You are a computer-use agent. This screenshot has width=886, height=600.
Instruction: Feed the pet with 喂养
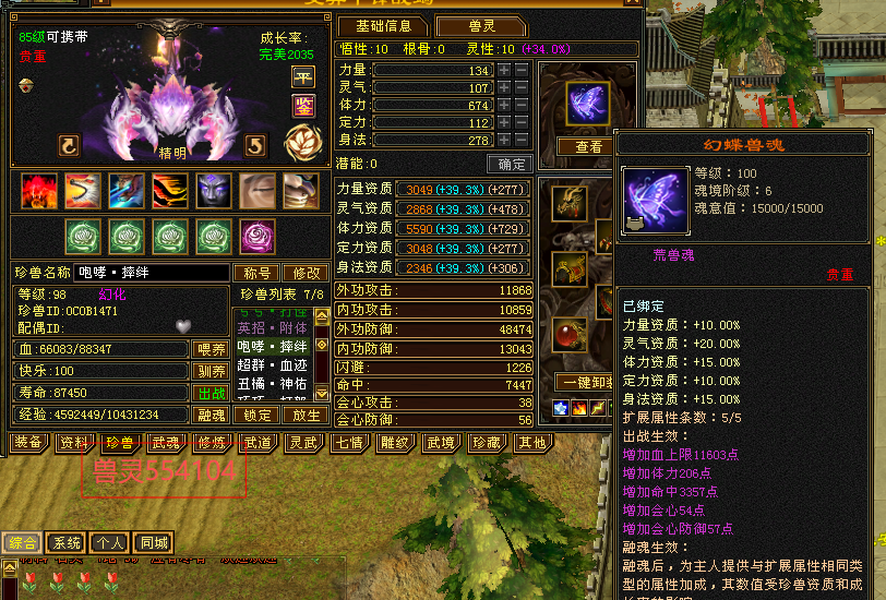[209, 350]
